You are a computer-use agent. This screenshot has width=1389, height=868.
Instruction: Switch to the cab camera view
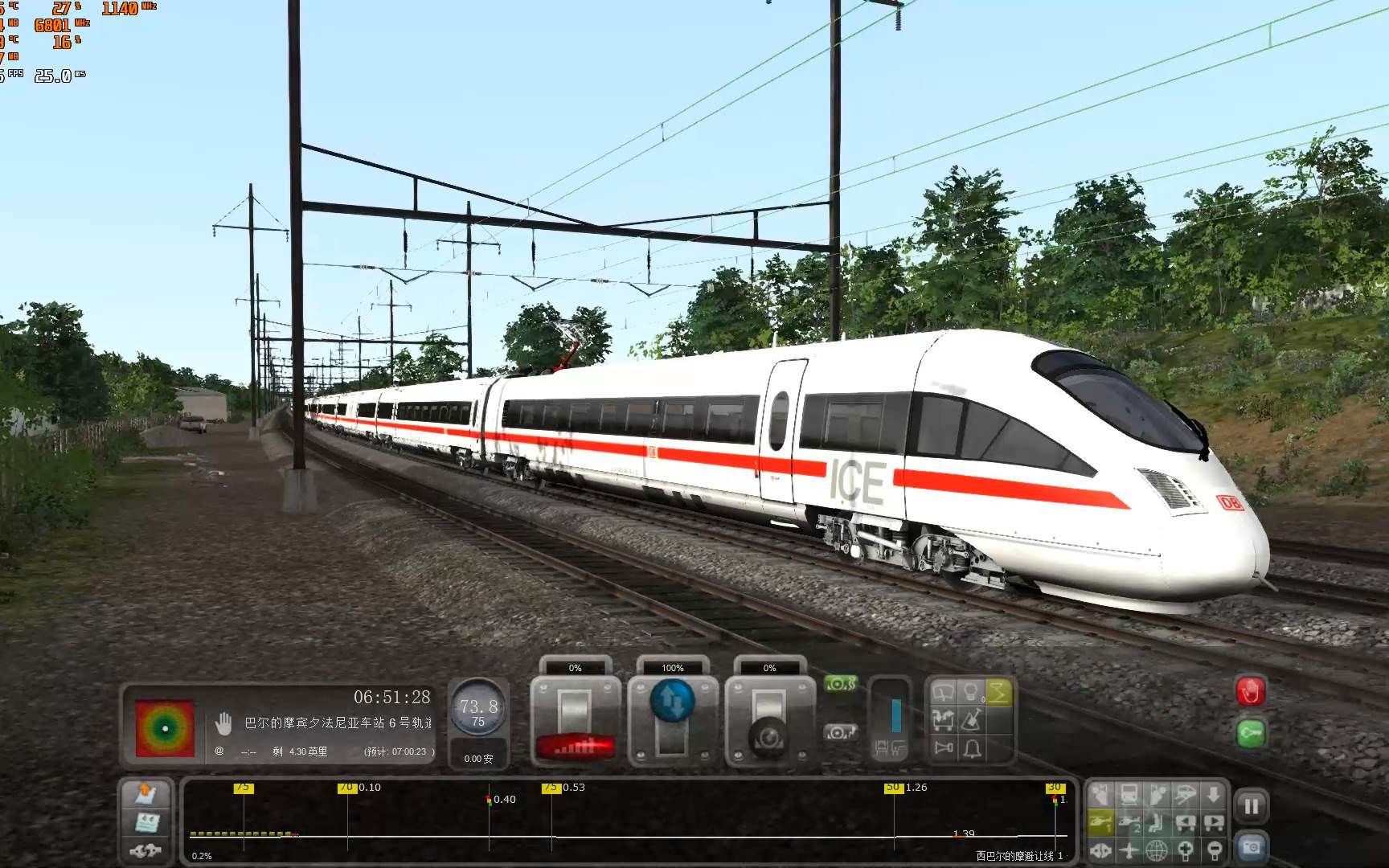point(1100,795)
